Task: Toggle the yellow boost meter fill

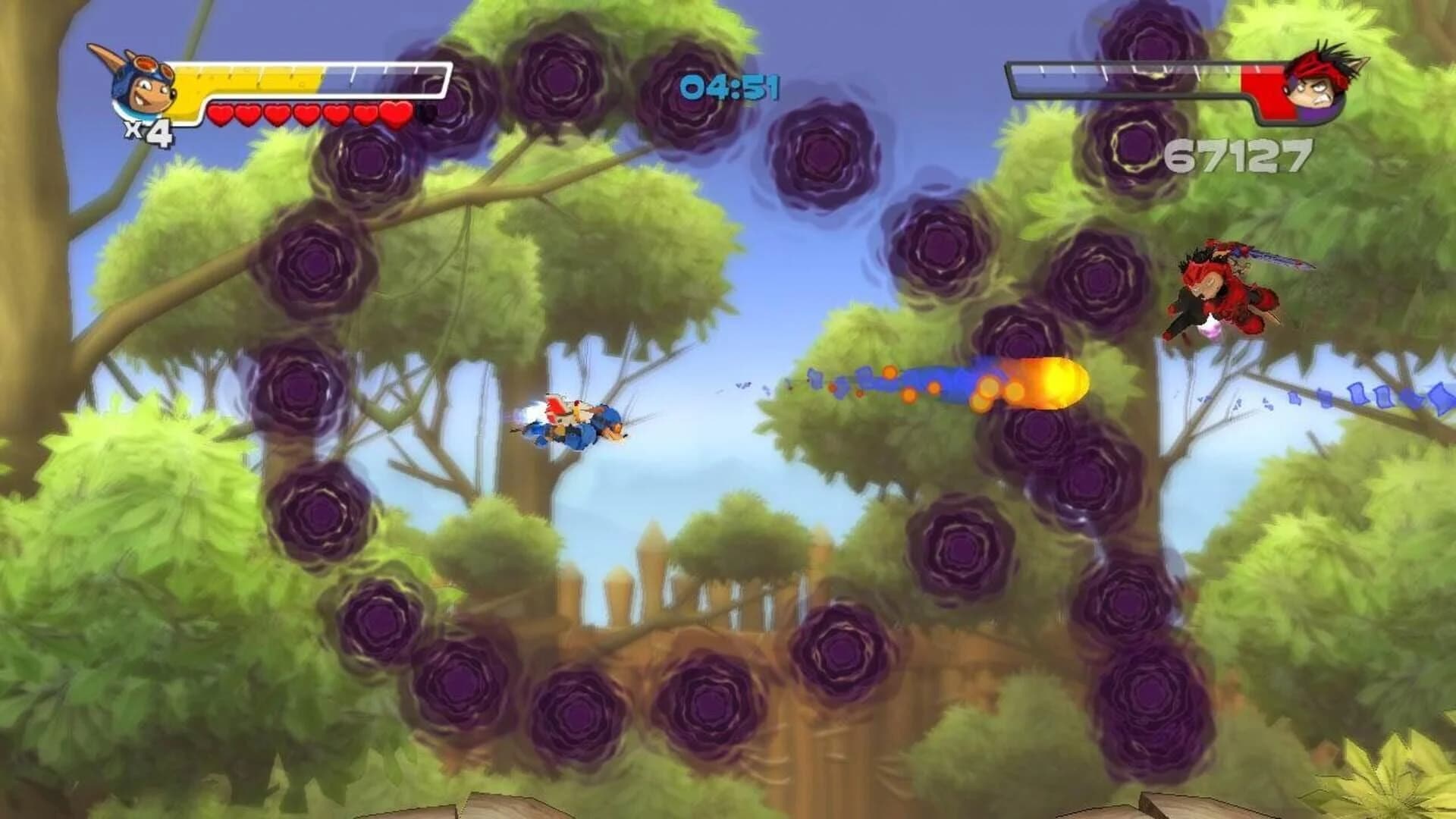Action: click(250, 77)
